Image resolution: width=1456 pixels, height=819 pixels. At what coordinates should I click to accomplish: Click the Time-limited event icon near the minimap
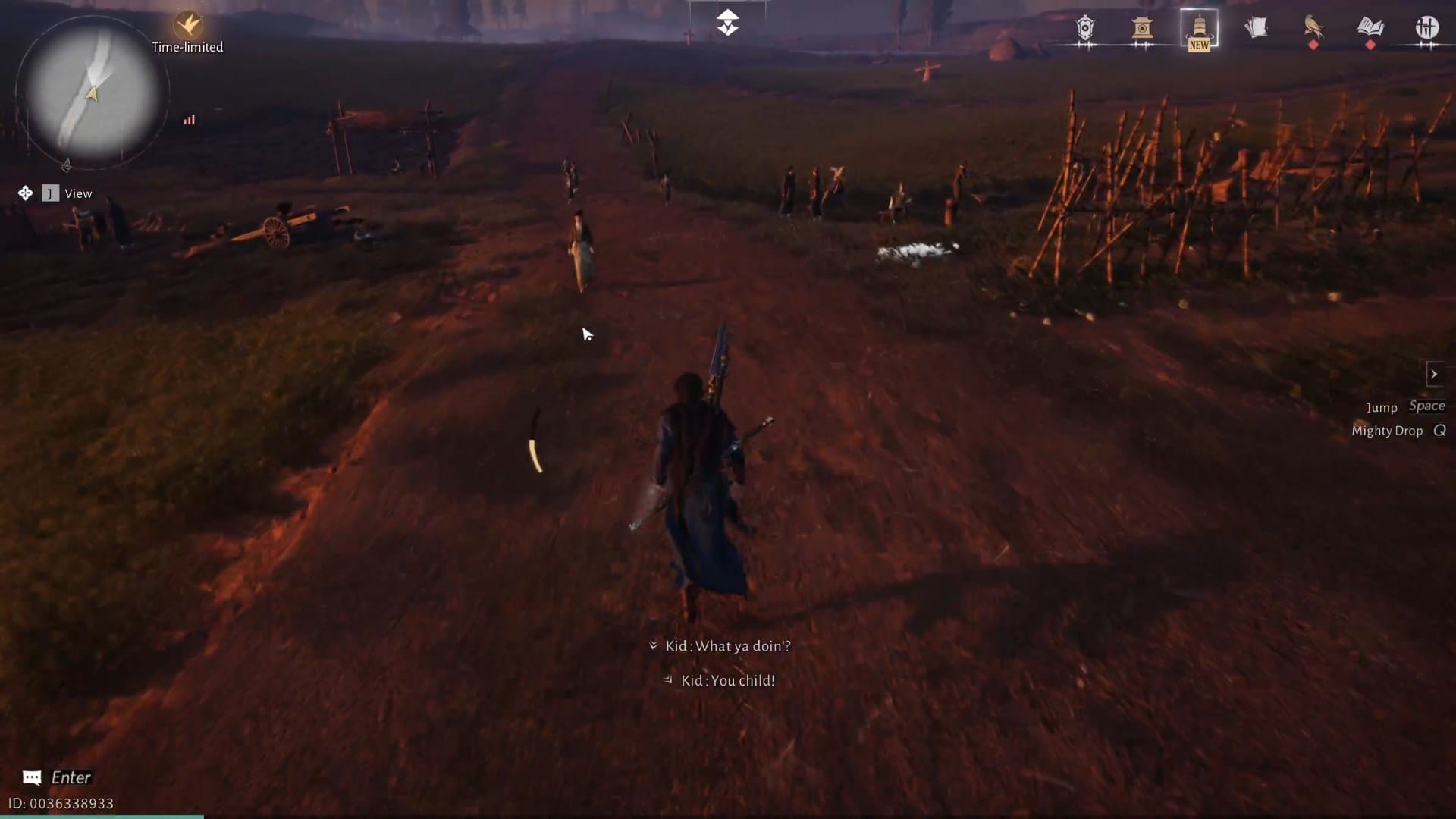tap(186, 24)
